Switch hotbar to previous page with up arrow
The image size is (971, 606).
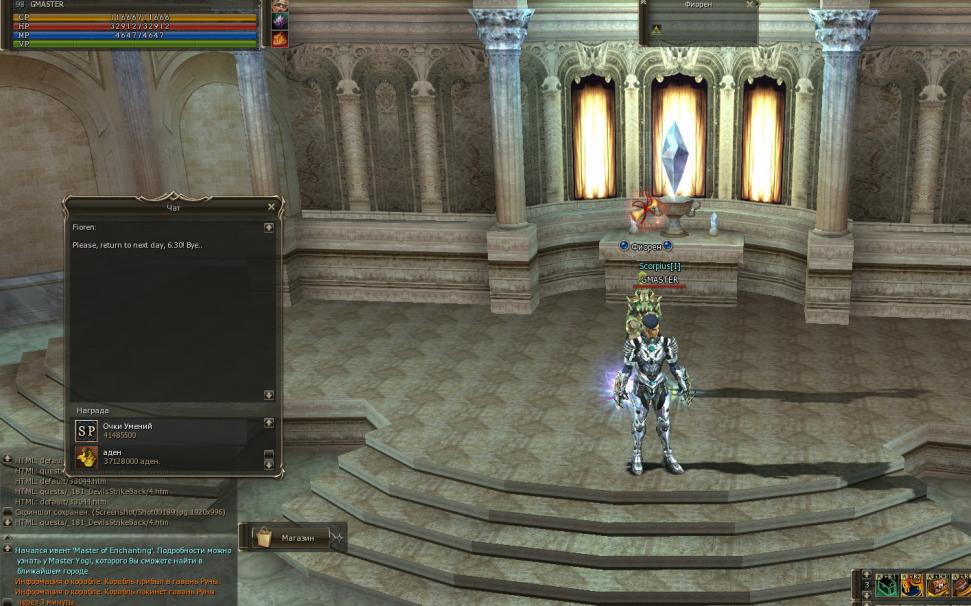865,576
